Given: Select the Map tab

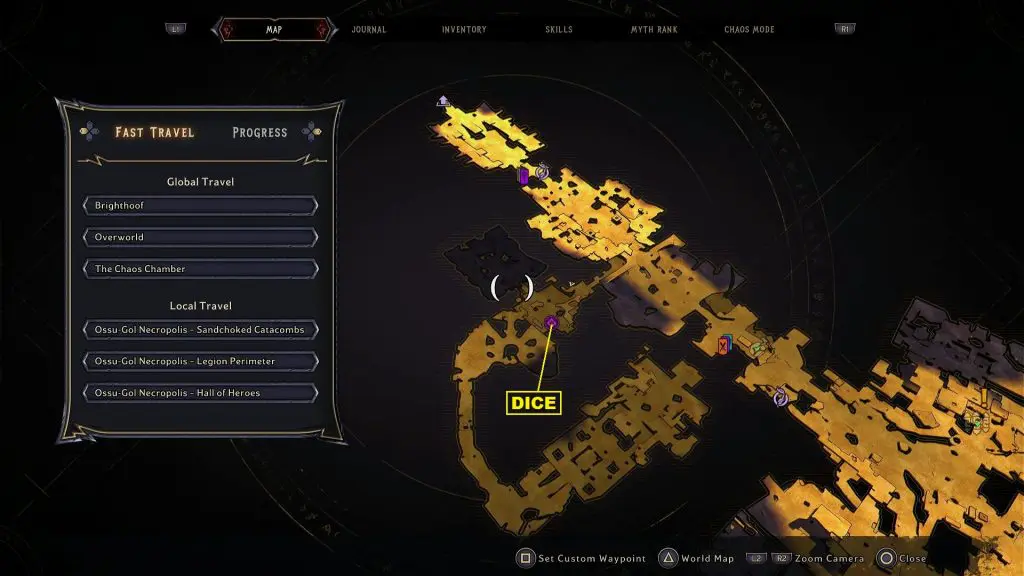Looking at the screenshot, I should pyautogui.click(x=273, y=29).
